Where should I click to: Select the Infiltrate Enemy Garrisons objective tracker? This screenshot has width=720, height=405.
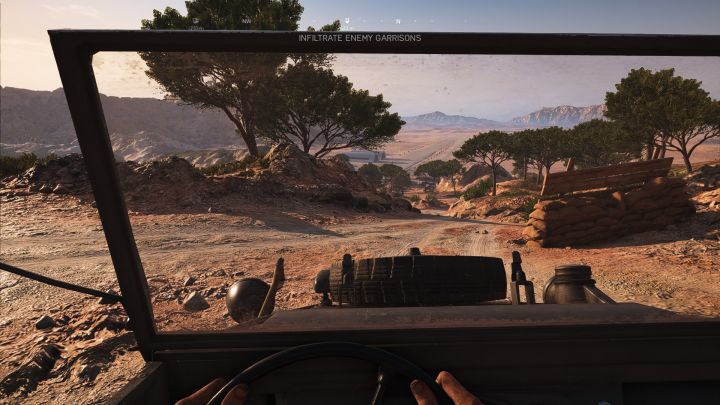pos(359,38)
